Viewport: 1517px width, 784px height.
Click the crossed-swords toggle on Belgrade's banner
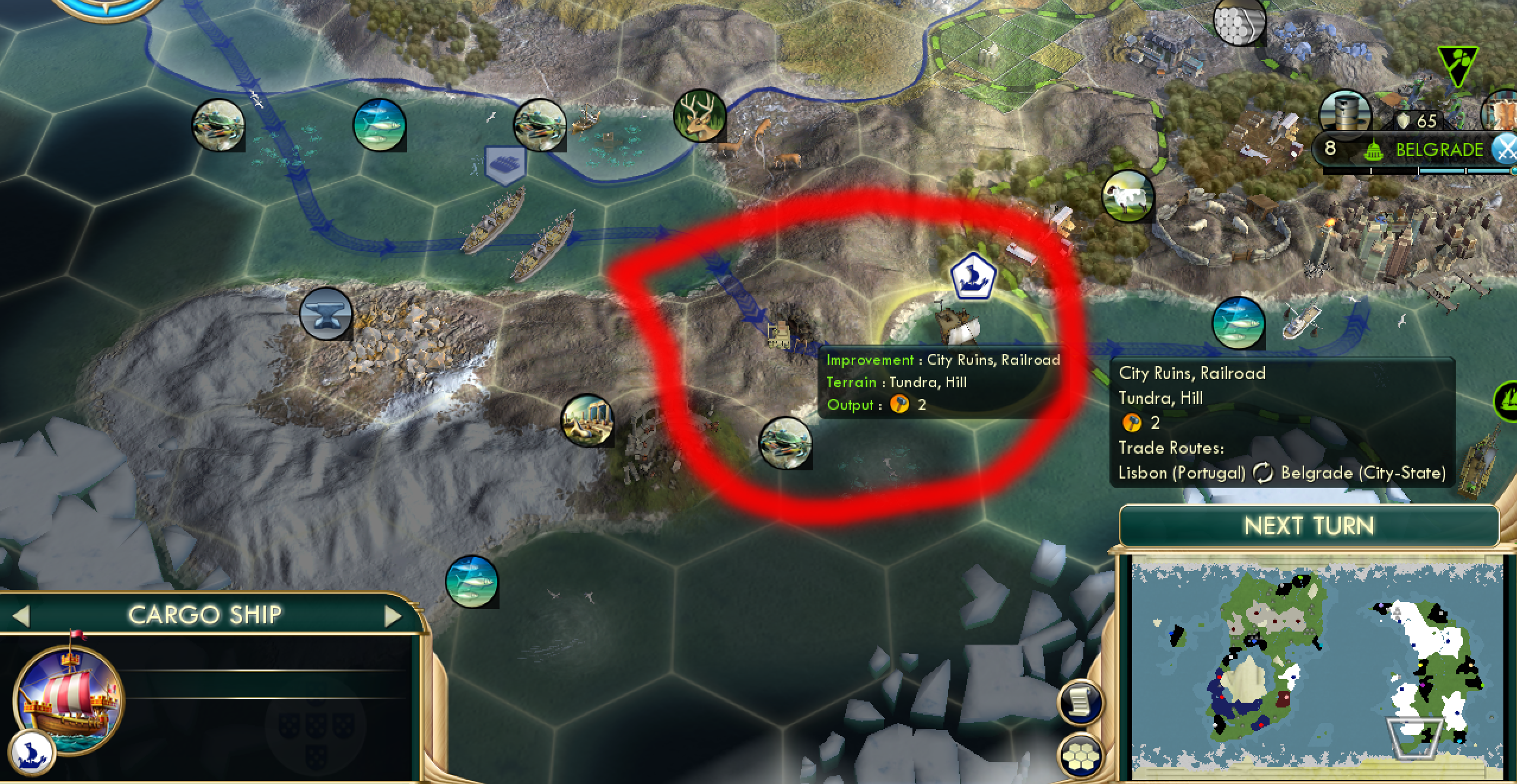[1502, 149]
